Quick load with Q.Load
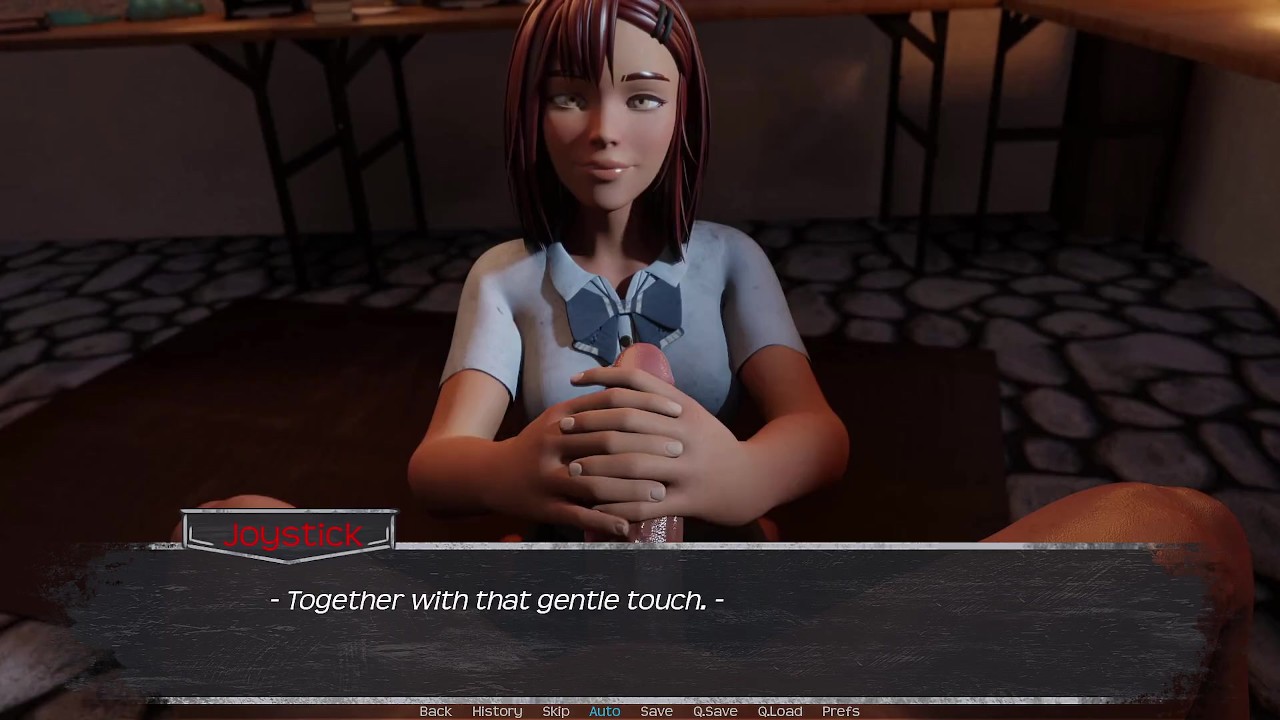The height and width of the screenshot is (720, 1280). click(780, 711)
